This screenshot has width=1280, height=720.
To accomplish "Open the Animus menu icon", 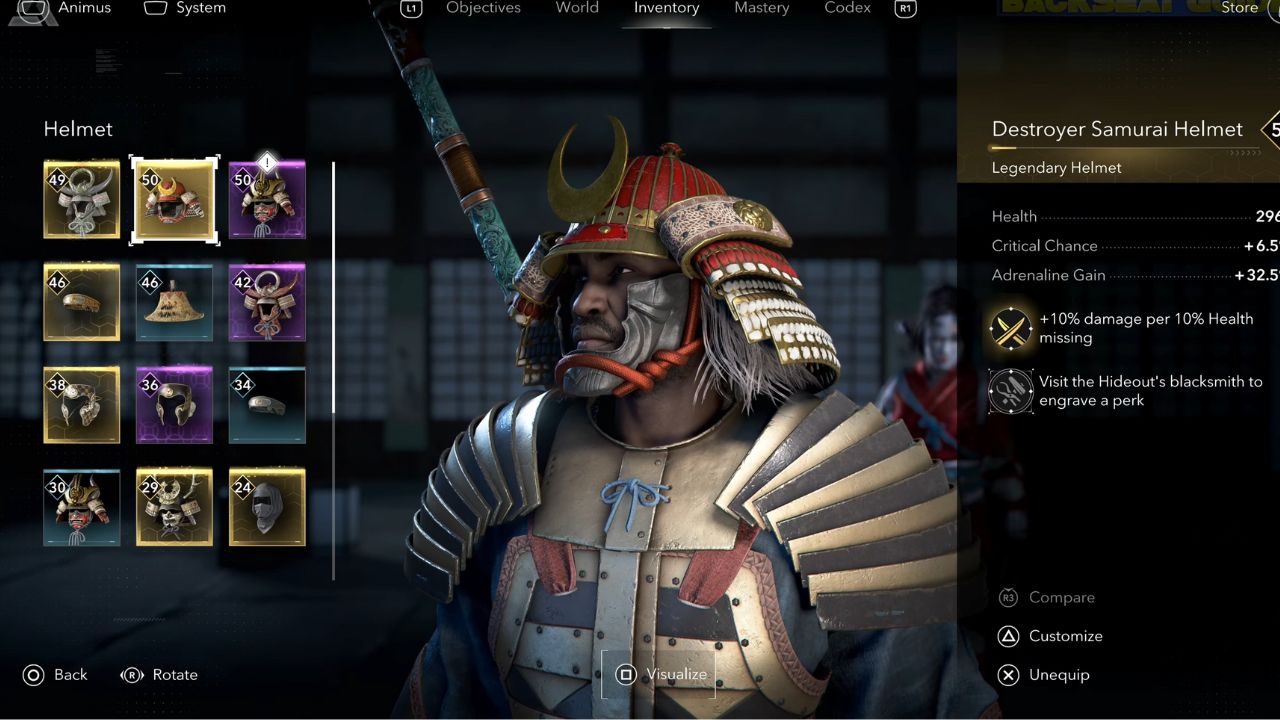I will click(x=34, y=10).
